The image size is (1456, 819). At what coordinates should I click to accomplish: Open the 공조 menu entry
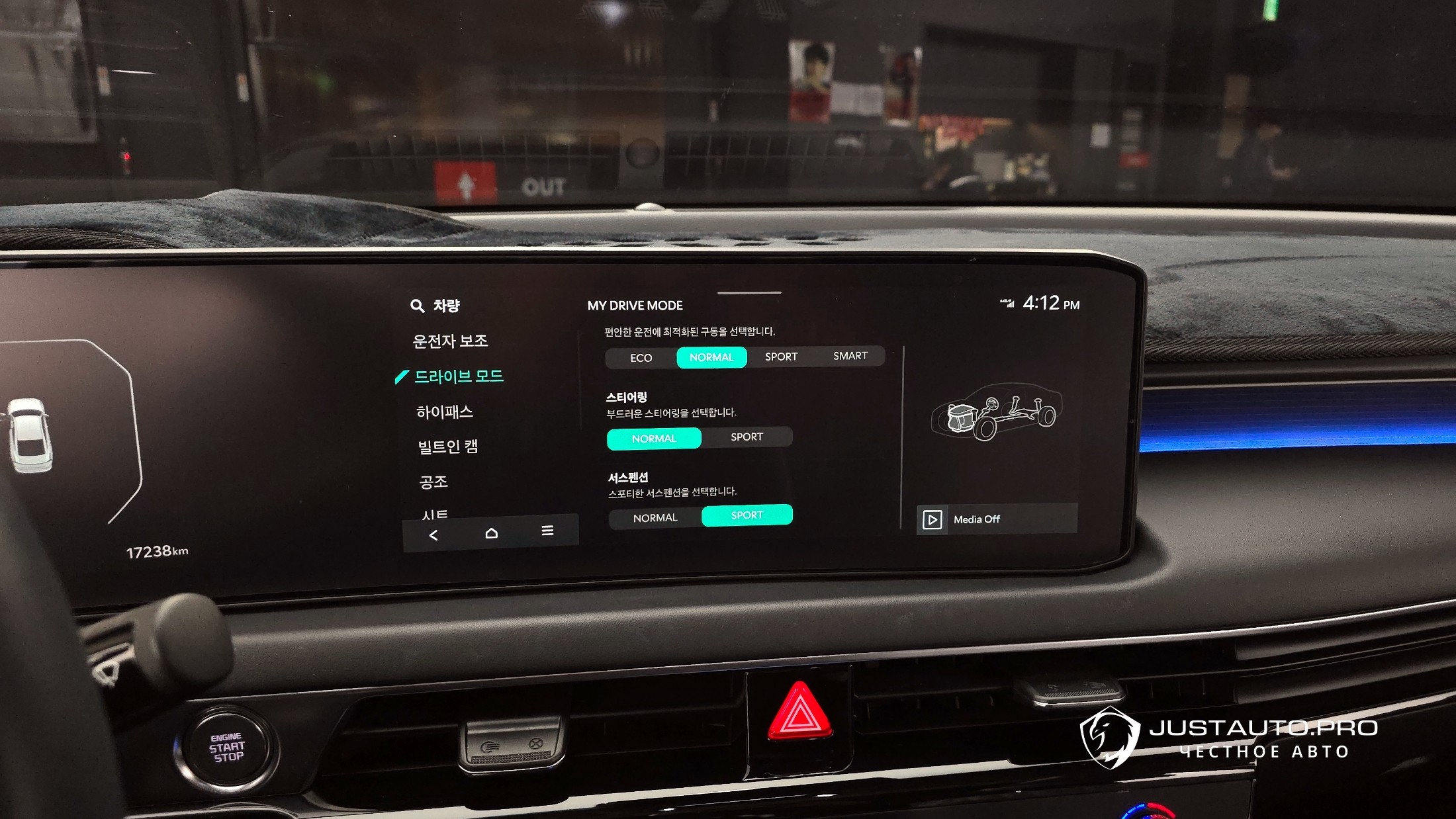point(434,482)
